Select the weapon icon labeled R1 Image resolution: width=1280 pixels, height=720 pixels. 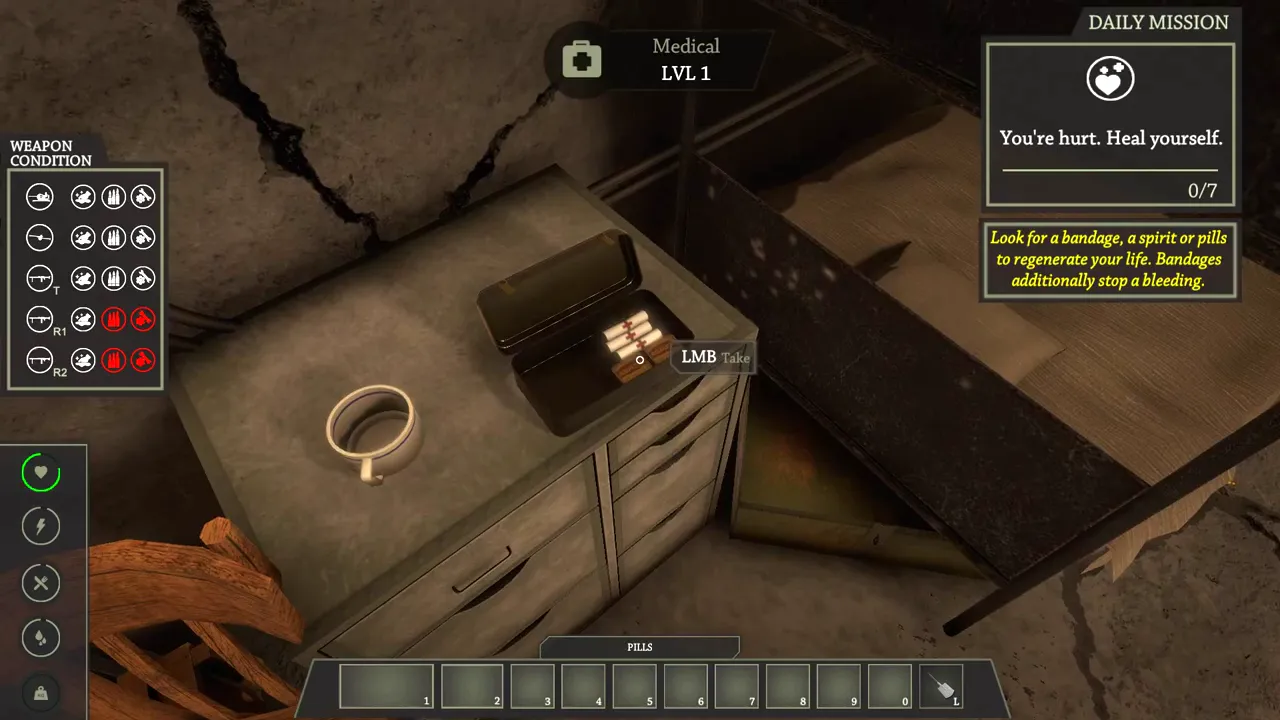[x=40, y=319]
